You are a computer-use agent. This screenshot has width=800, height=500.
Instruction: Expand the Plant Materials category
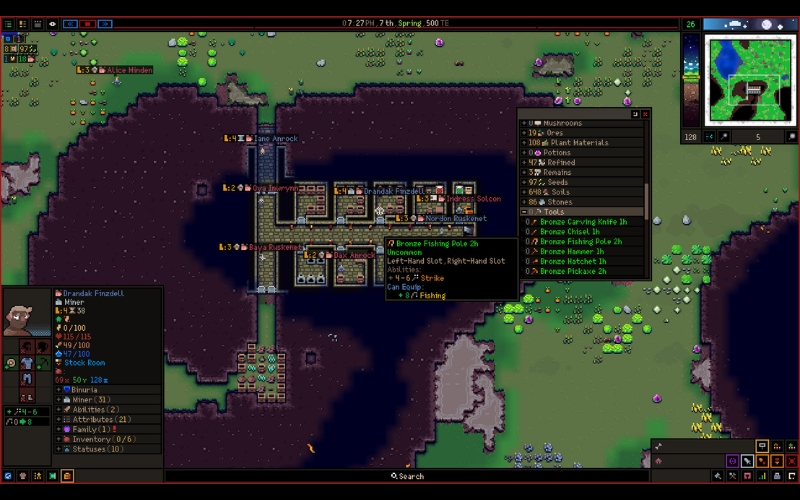pos(524,143)
